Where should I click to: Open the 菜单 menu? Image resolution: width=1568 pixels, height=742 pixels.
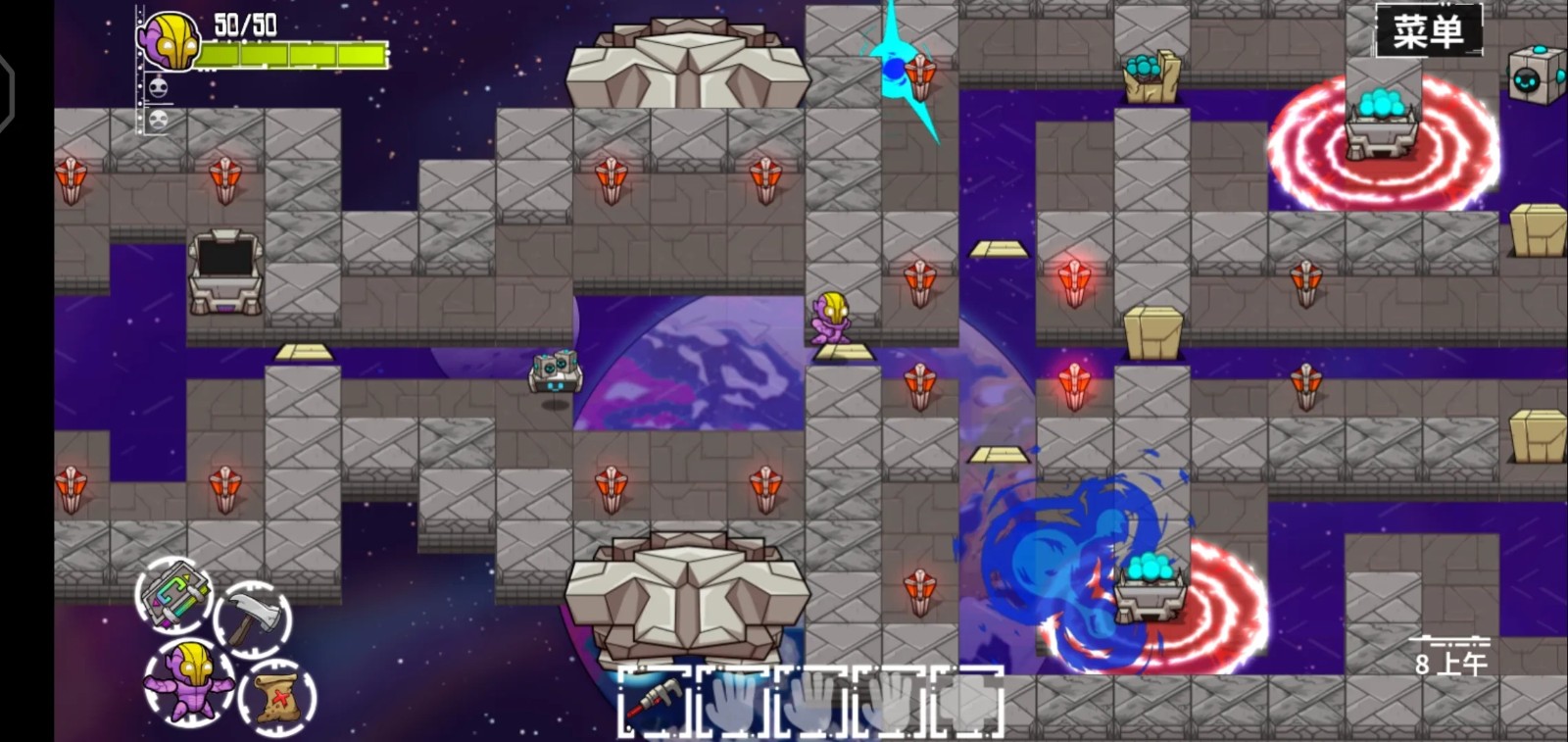click(1428, 31)
